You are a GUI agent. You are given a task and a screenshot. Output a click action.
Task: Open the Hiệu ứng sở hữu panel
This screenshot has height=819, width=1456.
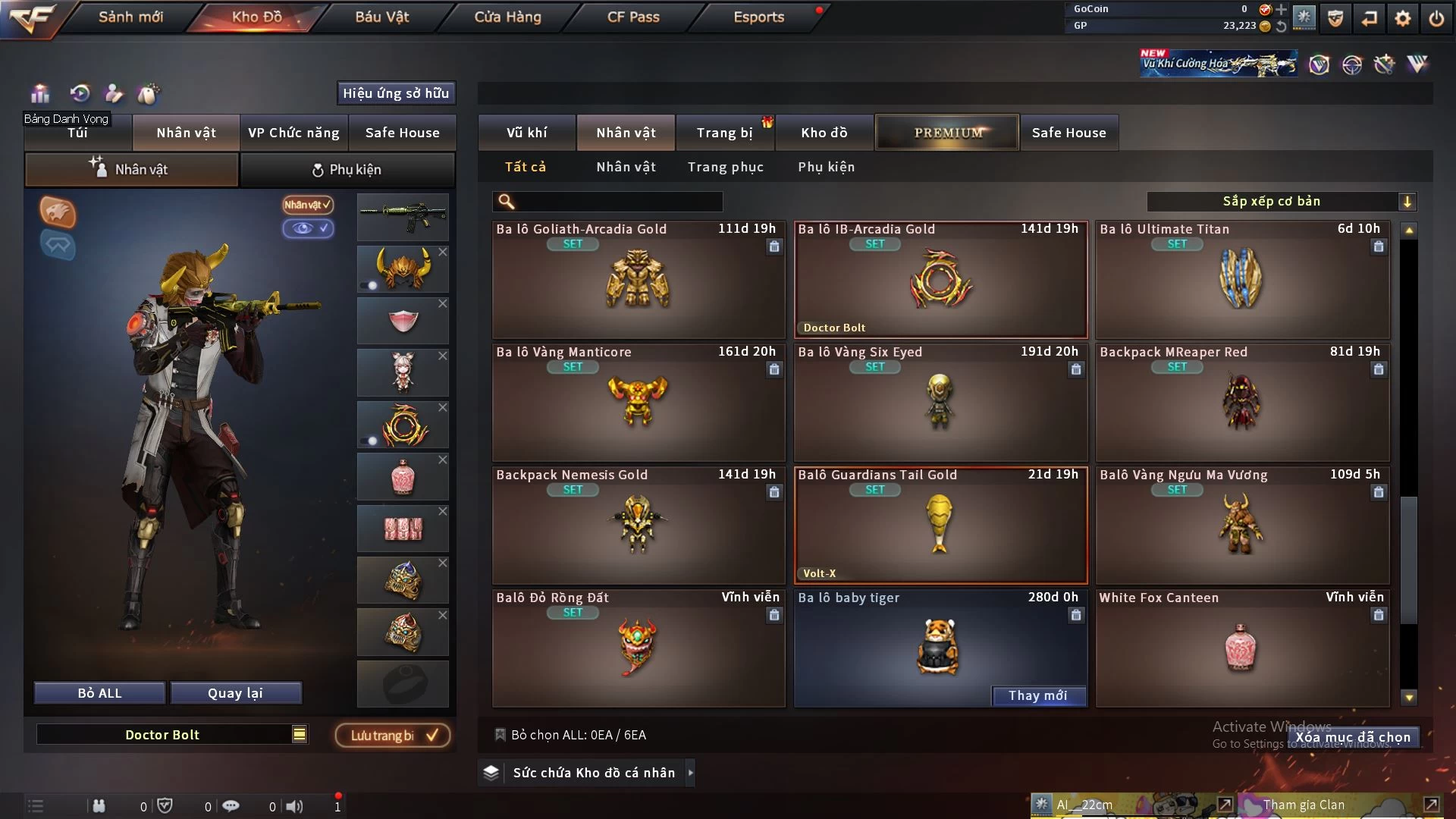pyautogui.click(x=395, y=93)
